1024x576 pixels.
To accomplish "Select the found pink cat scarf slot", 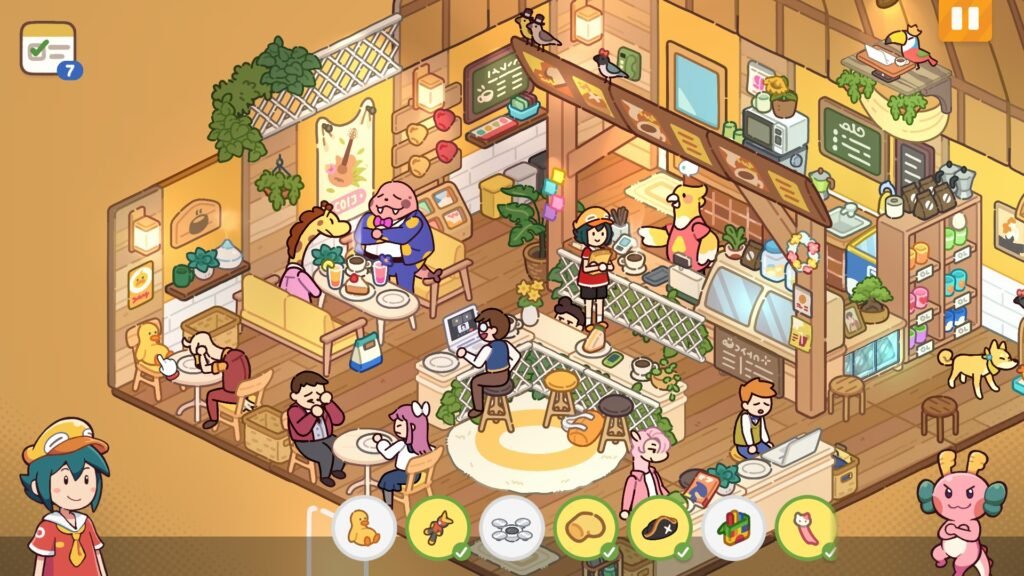I will click(806, 527).
